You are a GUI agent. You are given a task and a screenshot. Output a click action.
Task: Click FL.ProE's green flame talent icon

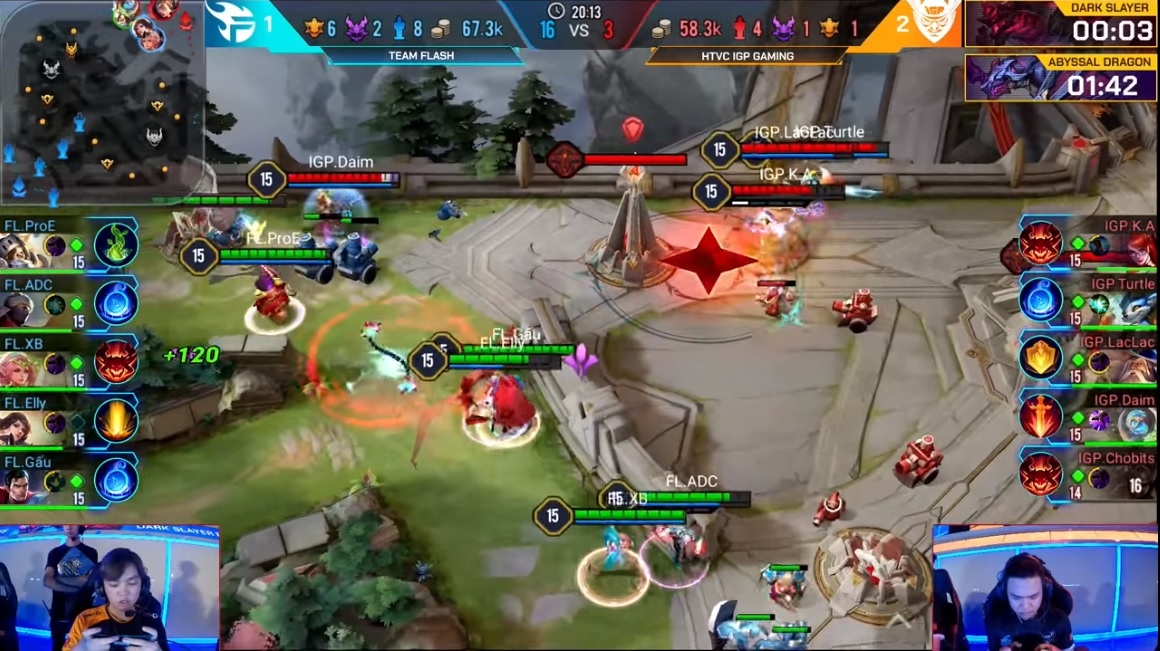pos(115,245)
